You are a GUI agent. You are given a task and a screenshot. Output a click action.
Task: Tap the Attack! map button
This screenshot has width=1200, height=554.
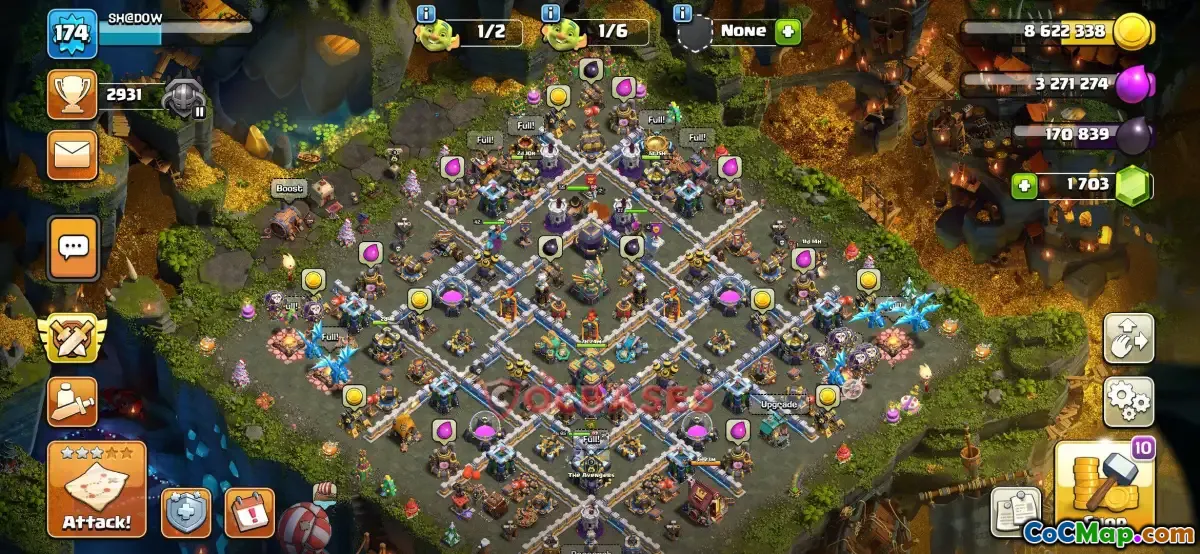pyautogui.click(x=96, y=489)
